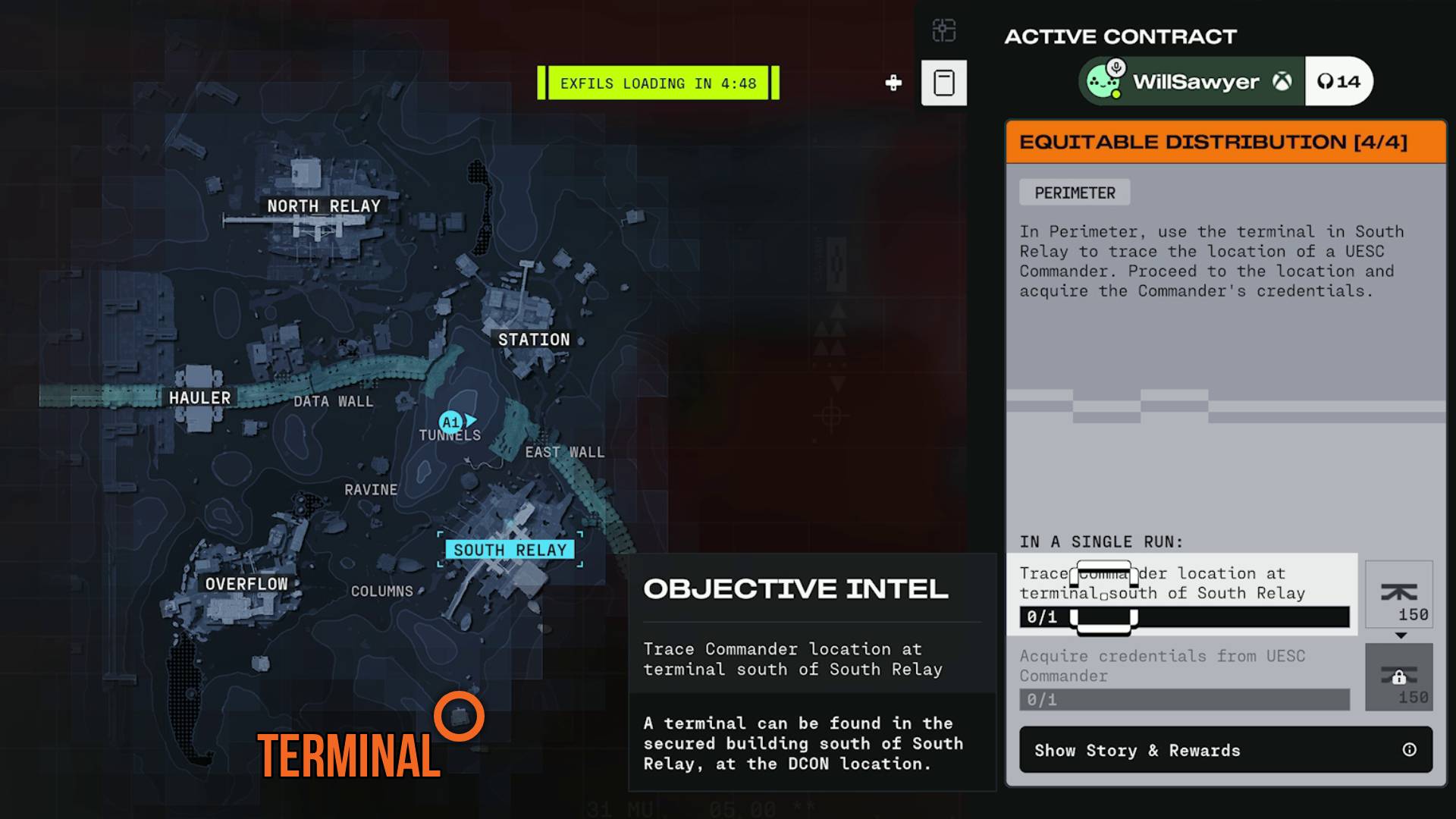Click the EQUITABLE DISTRIBUTION [4/4] header
The height and width of the screenshot is (819, 1456).
pos(1222,141)
